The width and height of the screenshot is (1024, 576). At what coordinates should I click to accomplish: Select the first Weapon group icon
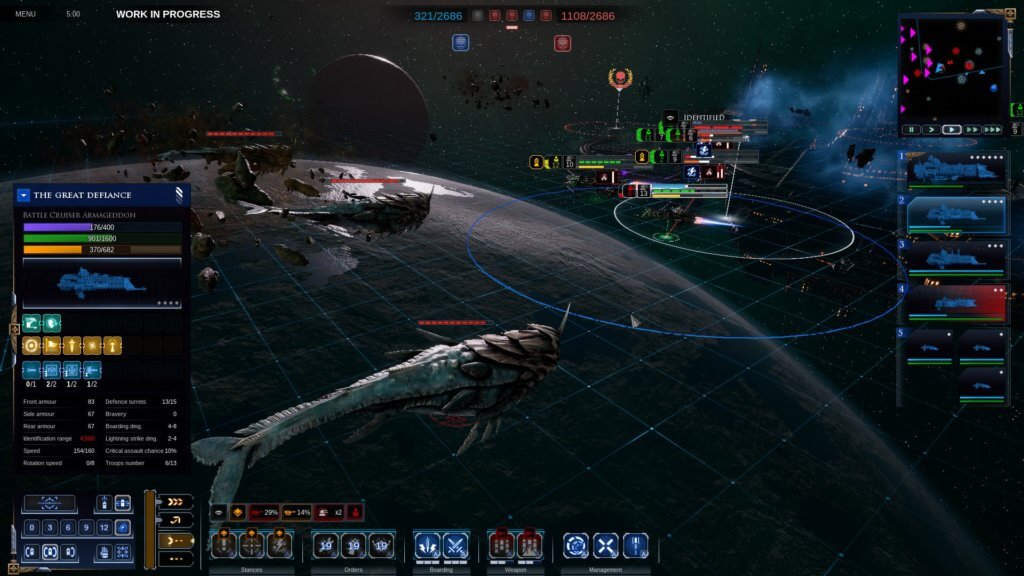pos(501,546)
